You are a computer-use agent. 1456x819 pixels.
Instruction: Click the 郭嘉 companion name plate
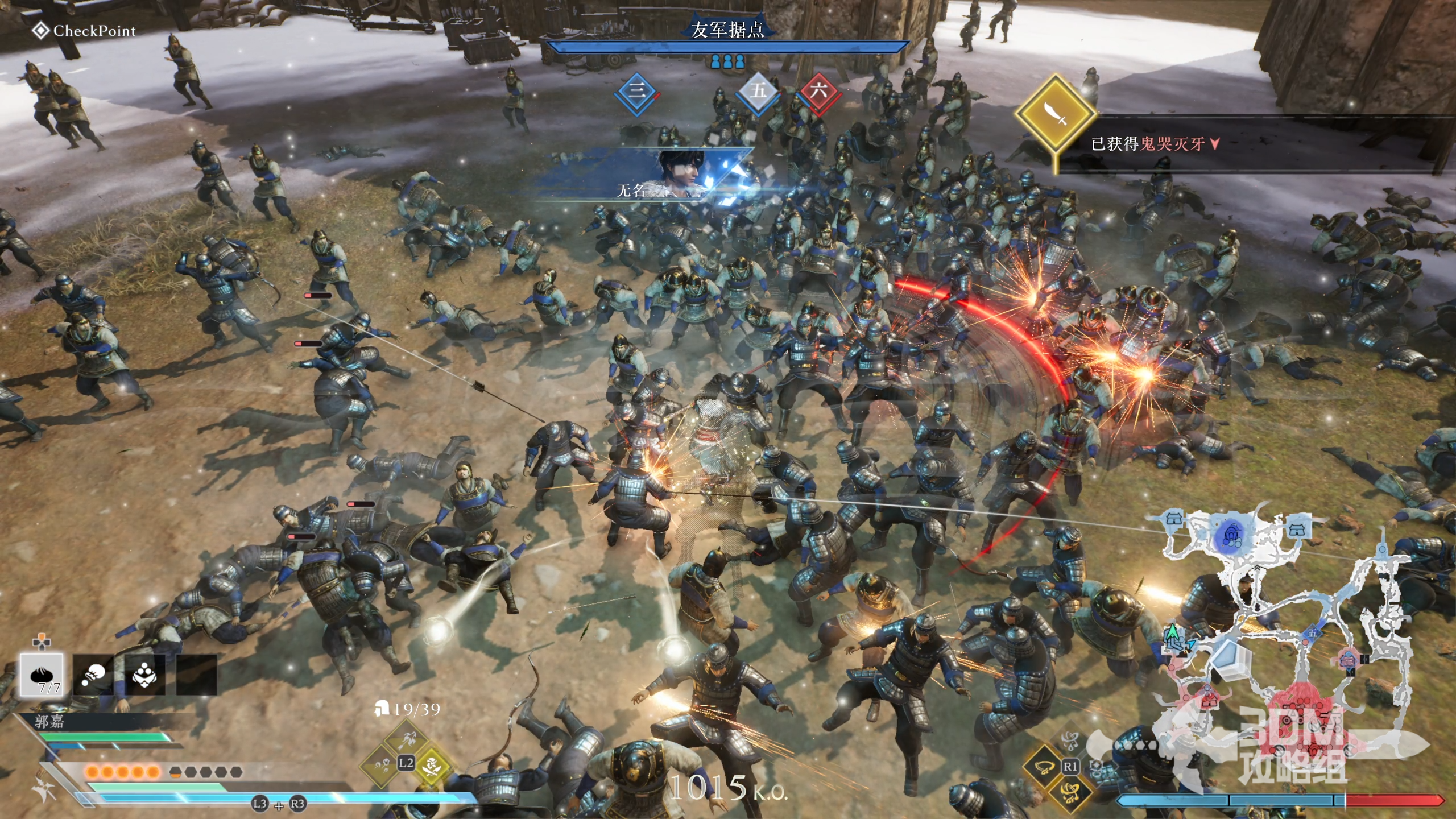[x=50, y=722]
